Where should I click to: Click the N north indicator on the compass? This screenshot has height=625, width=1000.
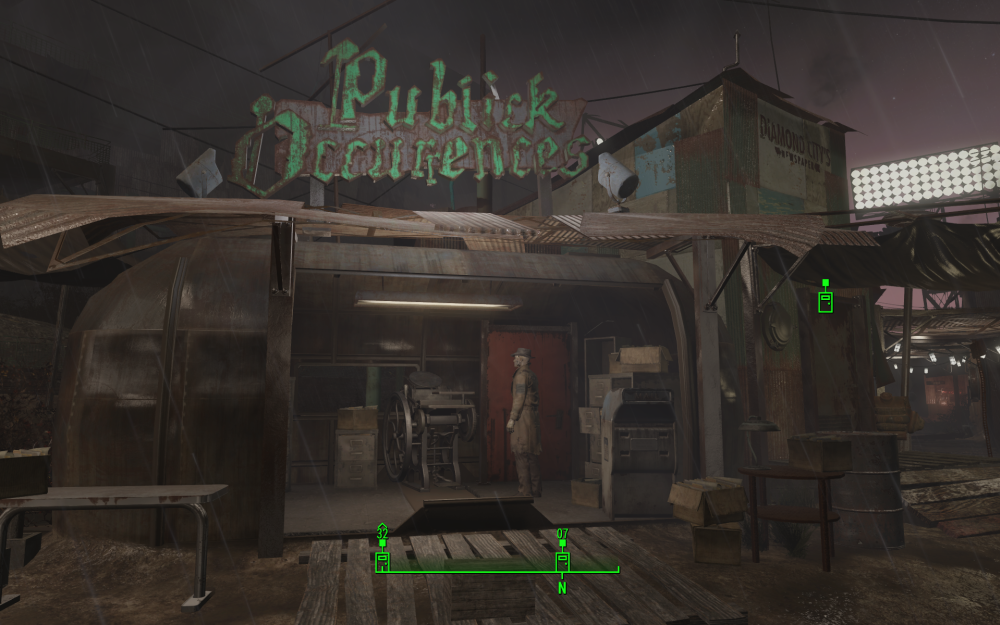562,588
